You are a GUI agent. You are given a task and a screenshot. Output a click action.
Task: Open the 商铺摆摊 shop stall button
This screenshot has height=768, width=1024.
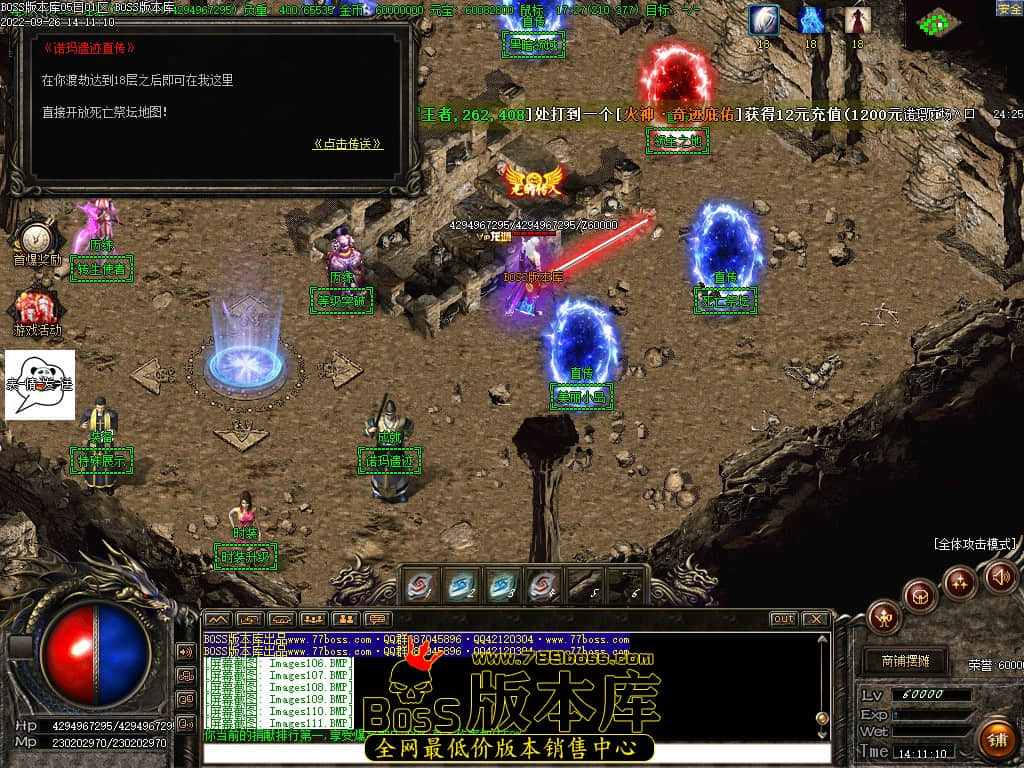905,661
